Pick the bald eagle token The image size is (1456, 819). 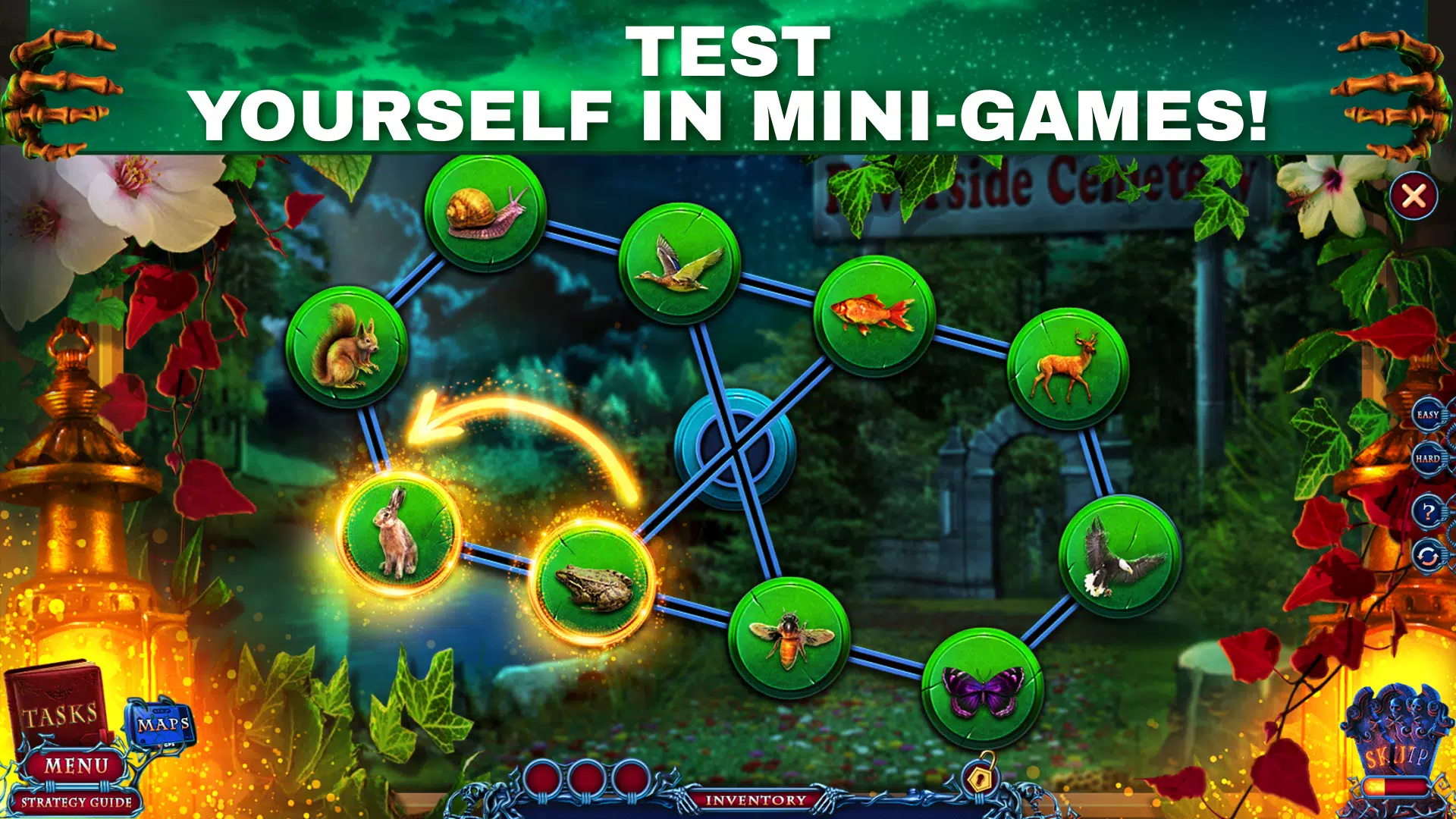pos(1119,557)
